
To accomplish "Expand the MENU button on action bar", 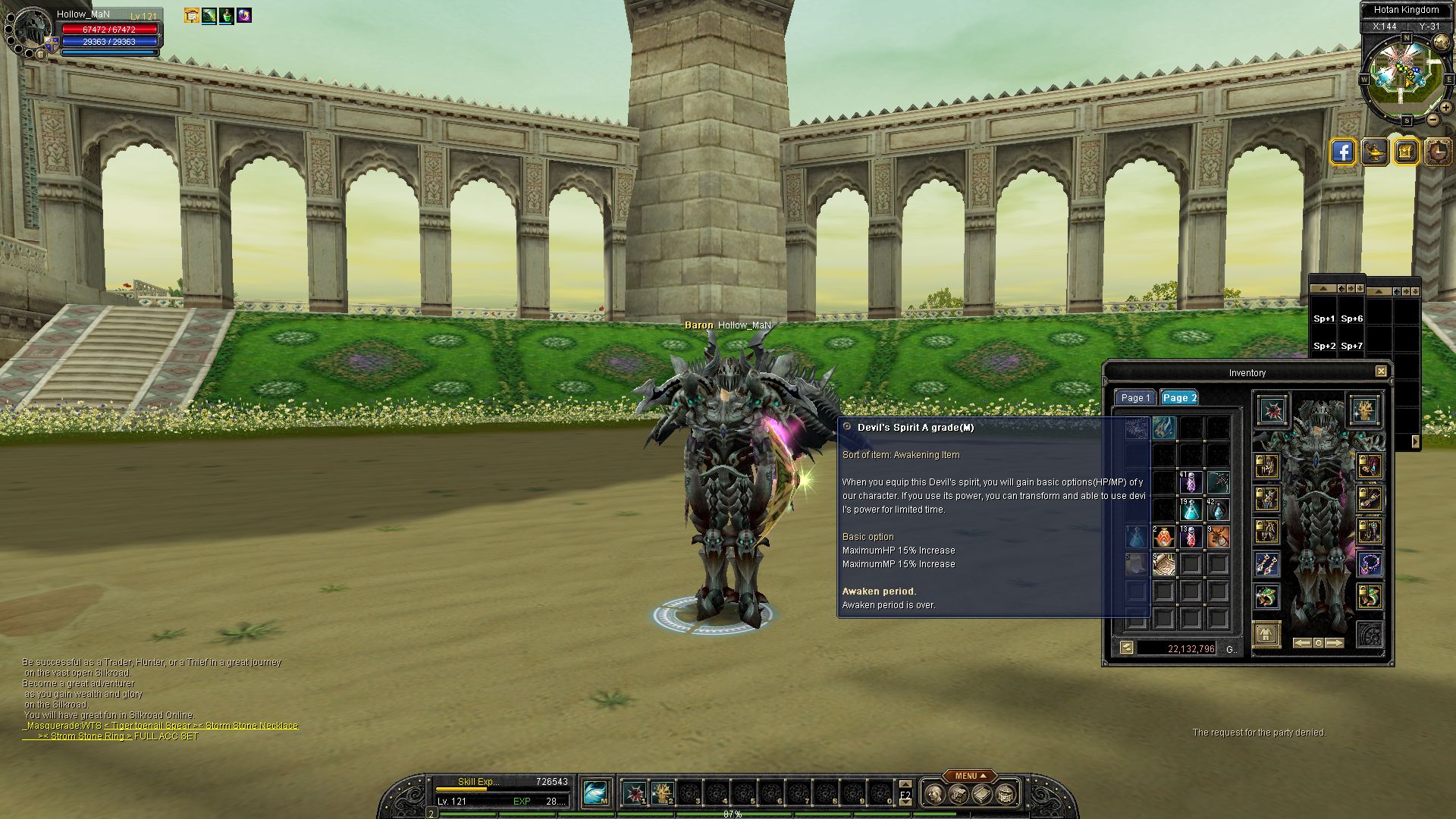I will [x=967, y=776].
